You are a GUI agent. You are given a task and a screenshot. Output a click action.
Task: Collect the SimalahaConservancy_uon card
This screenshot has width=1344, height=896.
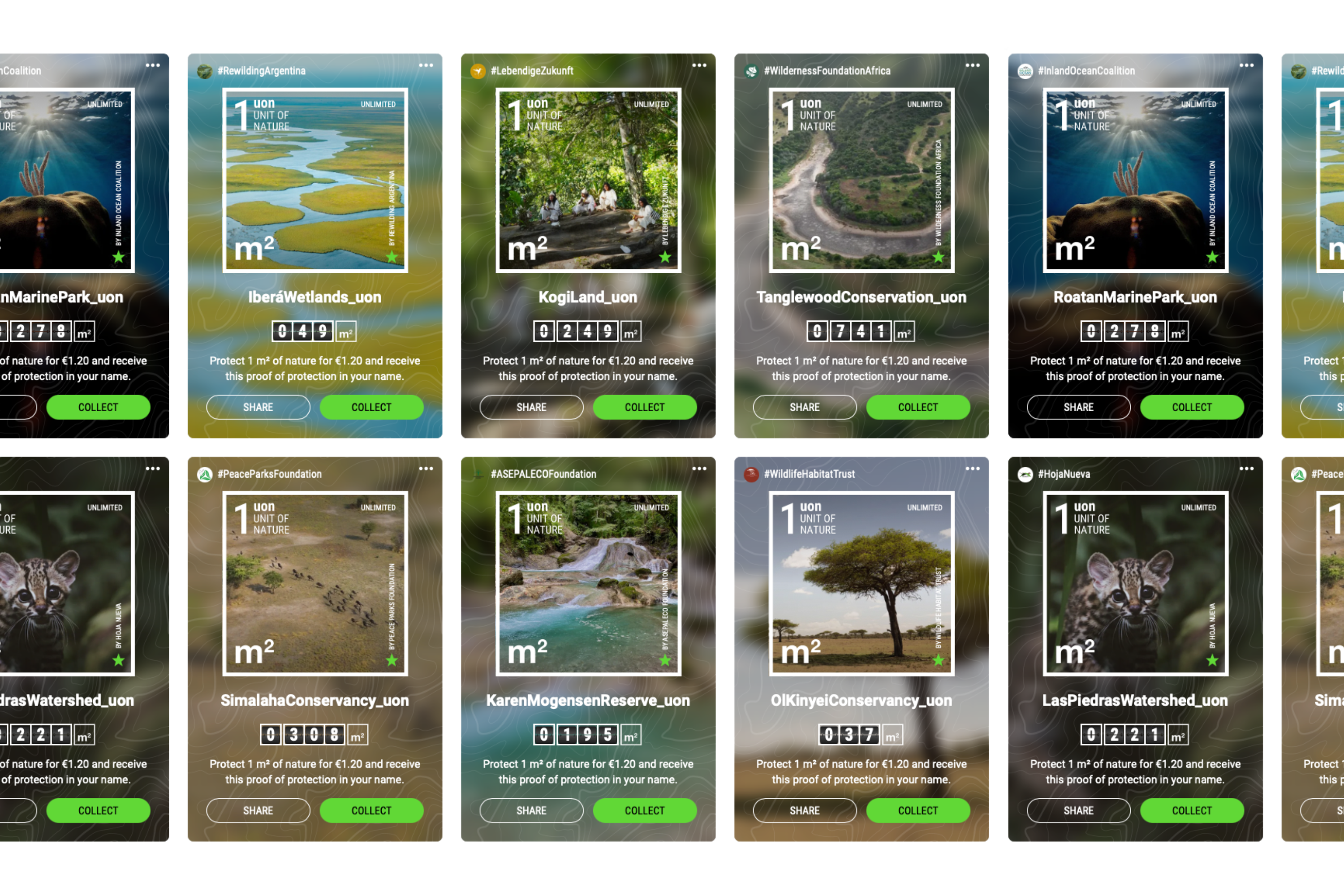[371, 810]
